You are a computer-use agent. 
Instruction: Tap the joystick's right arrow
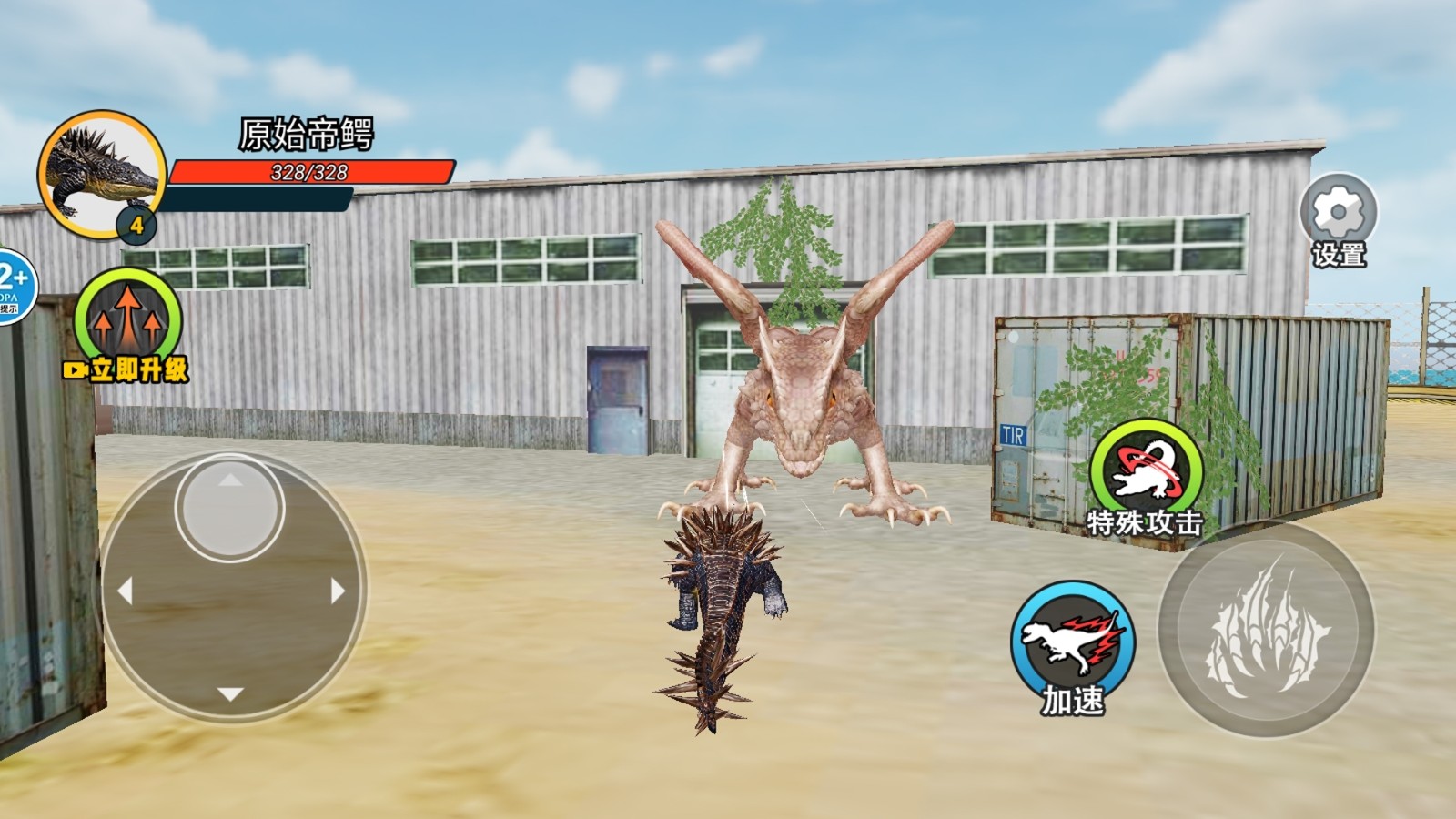pos(338,591)
